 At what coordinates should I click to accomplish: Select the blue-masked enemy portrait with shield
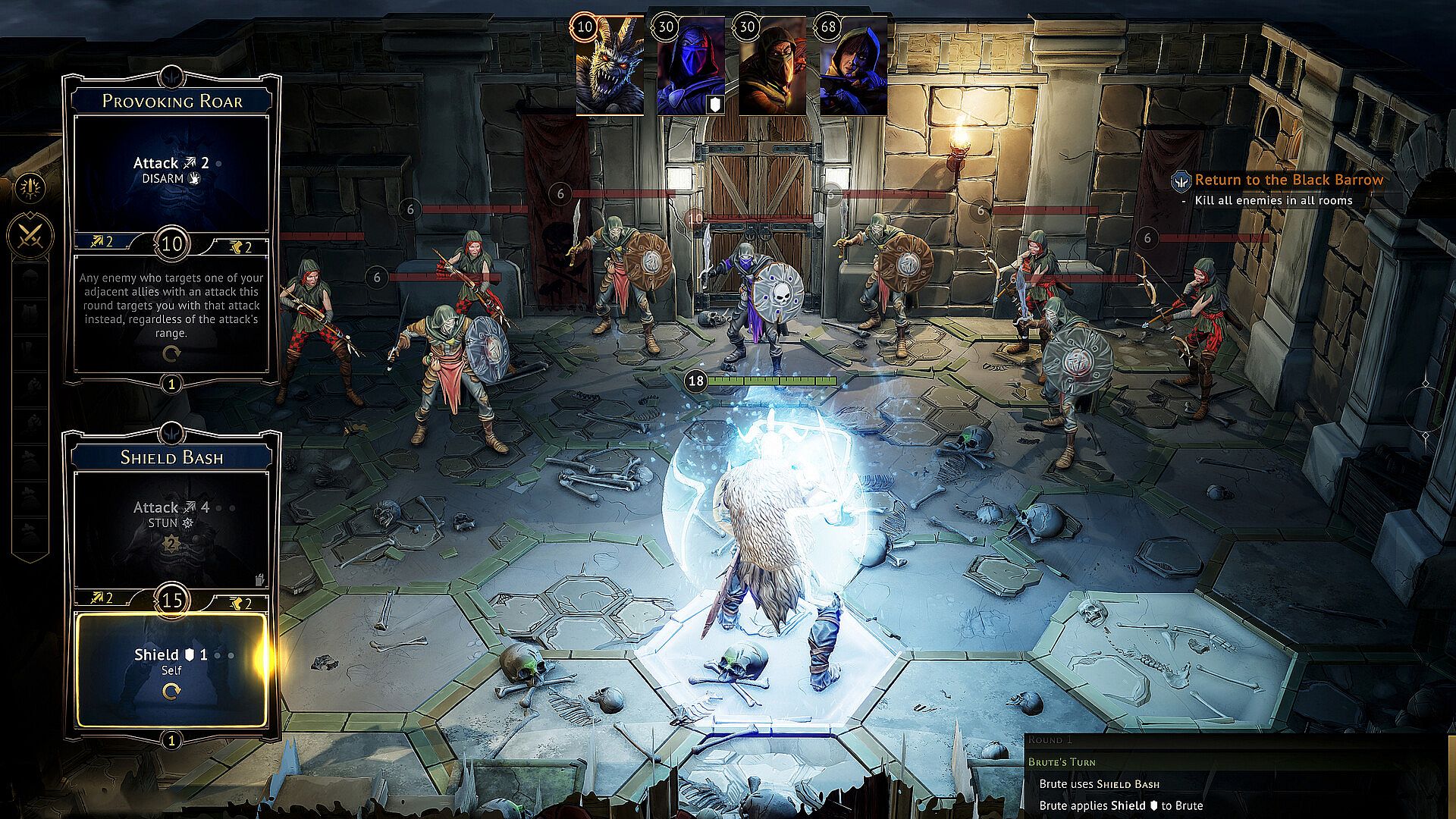pyautogui.click(x=691, y=68)
